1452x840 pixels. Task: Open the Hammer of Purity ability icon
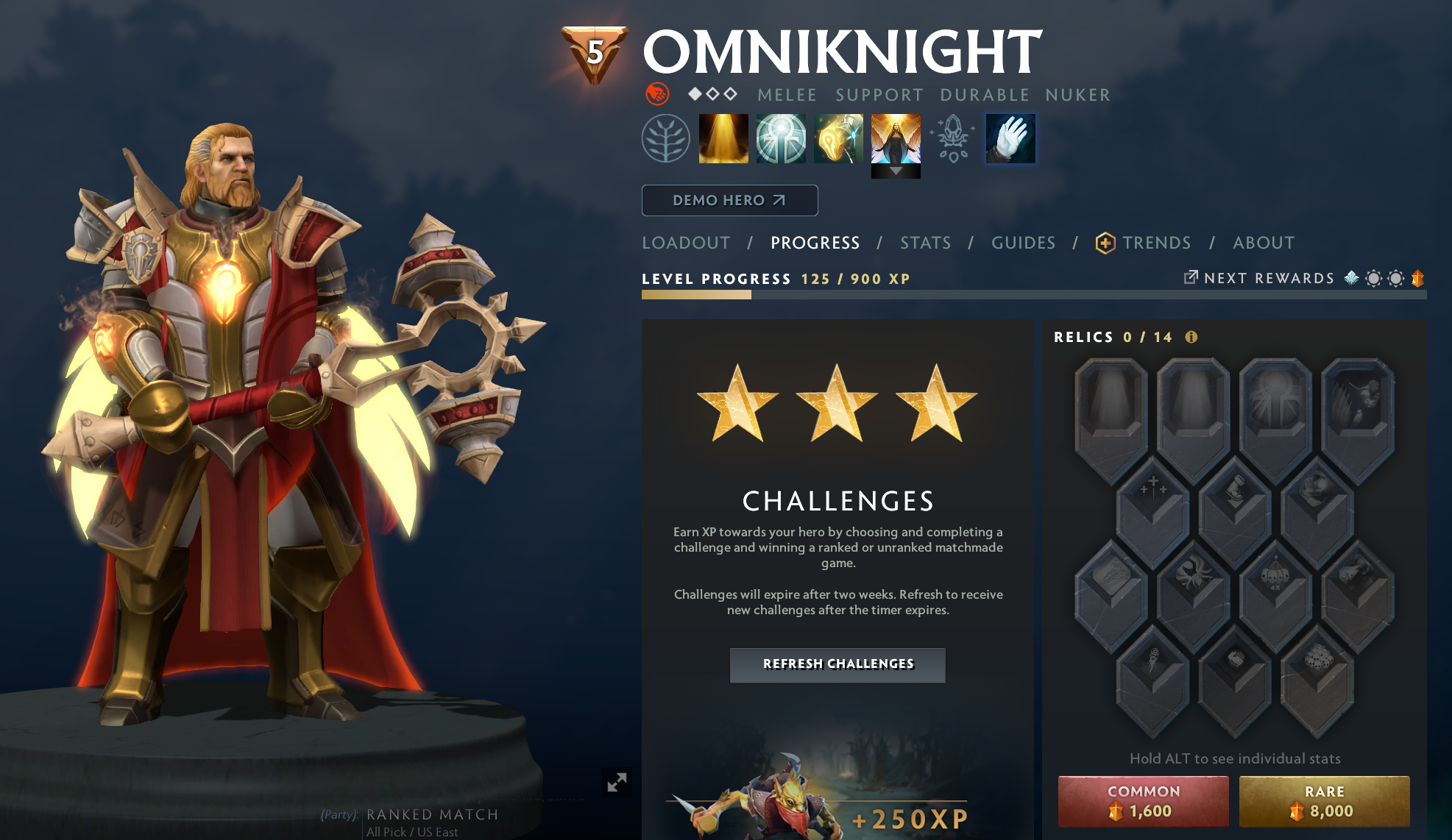(x=838, y=138)
